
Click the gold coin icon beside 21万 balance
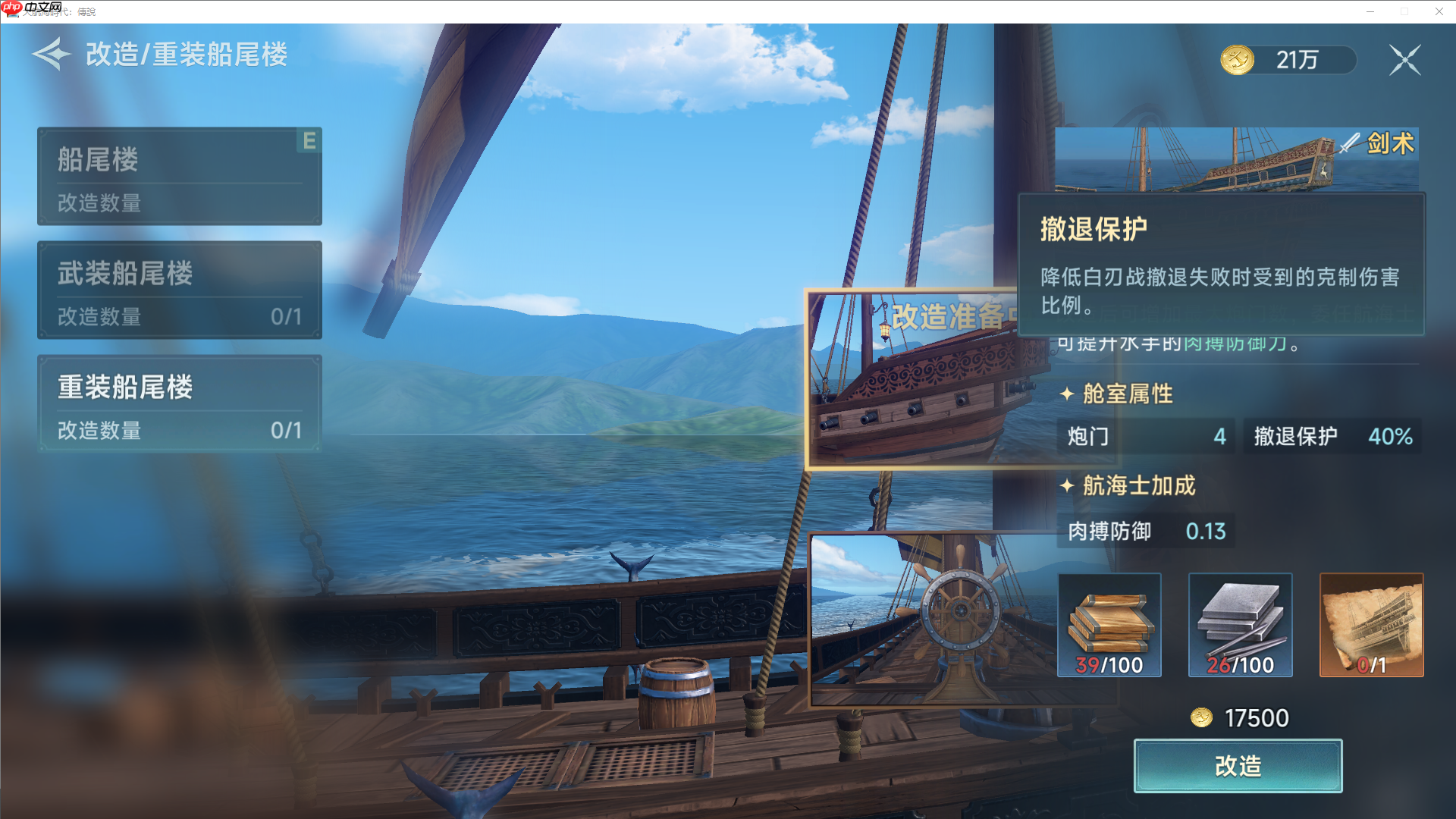tap(1236, 58)
